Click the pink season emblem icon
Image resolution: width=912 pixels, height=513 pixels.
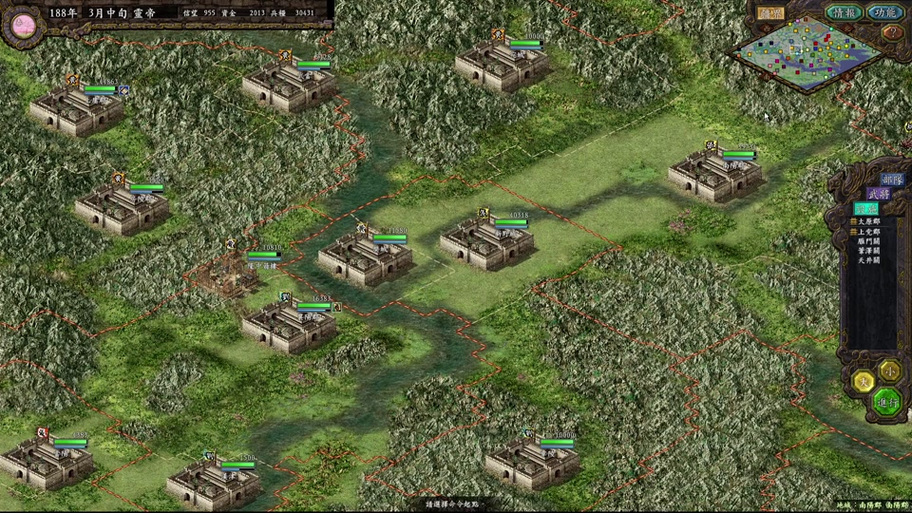pyautogui.click(x=19, y=22)
